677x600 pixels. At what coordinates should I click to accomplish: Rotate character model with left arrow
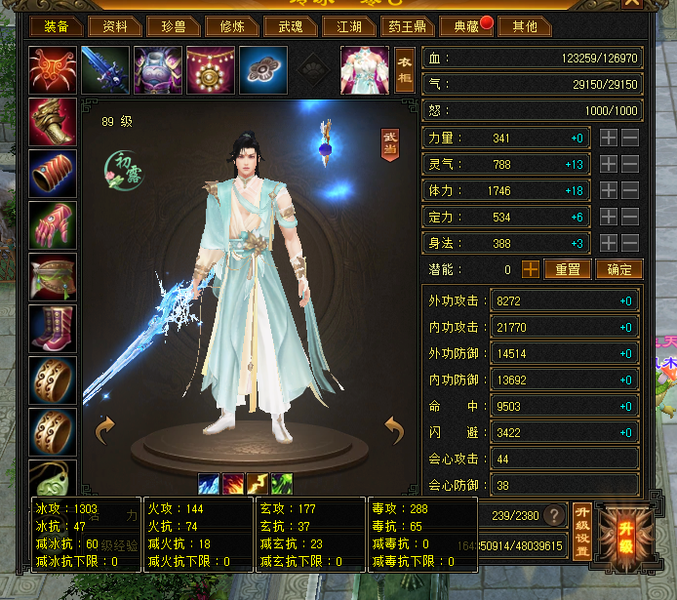[105, 431]
